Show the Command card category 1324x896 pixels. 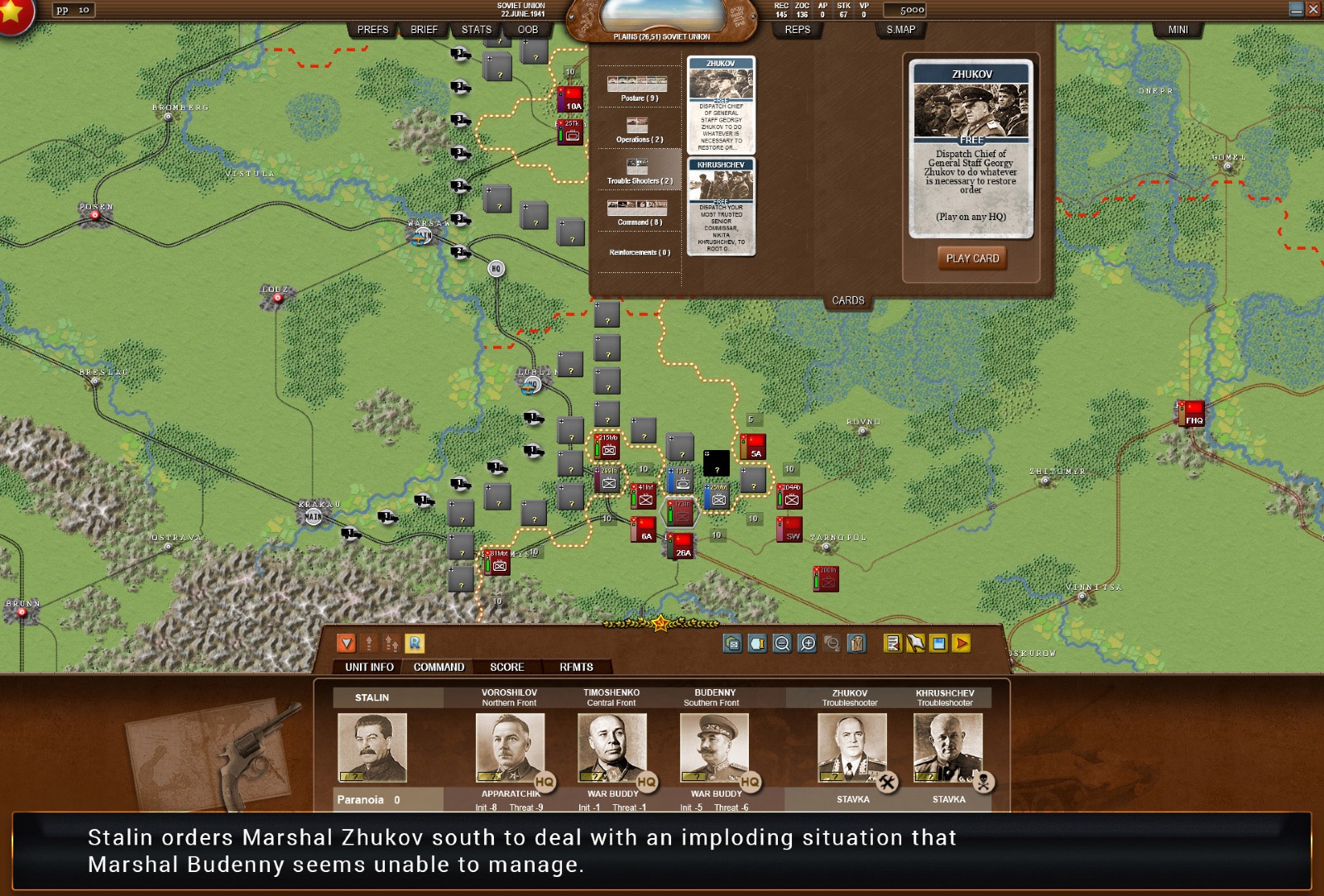638,212
